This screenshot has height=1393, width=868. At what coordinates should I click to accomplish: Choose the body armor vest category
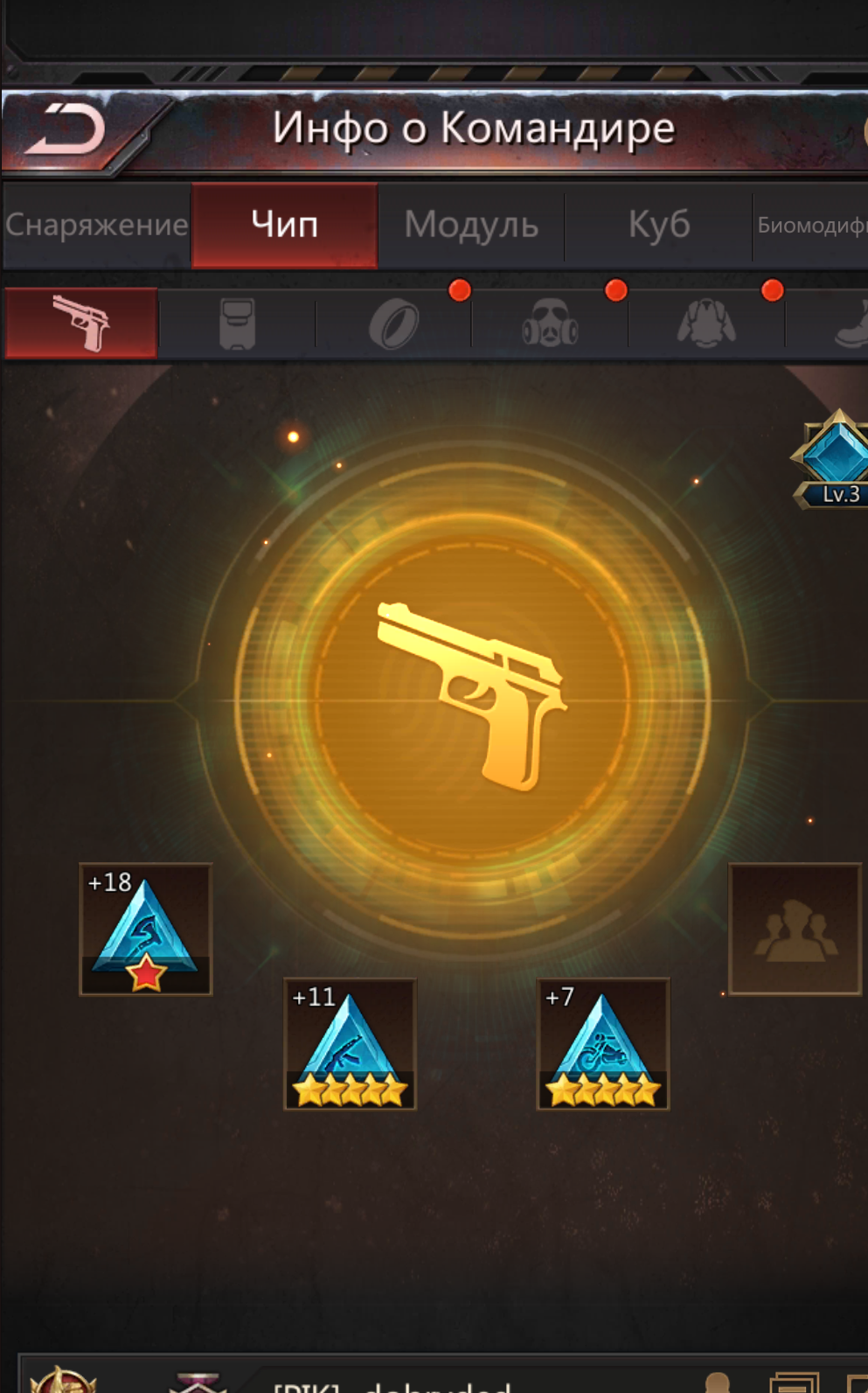pos(237,324)
